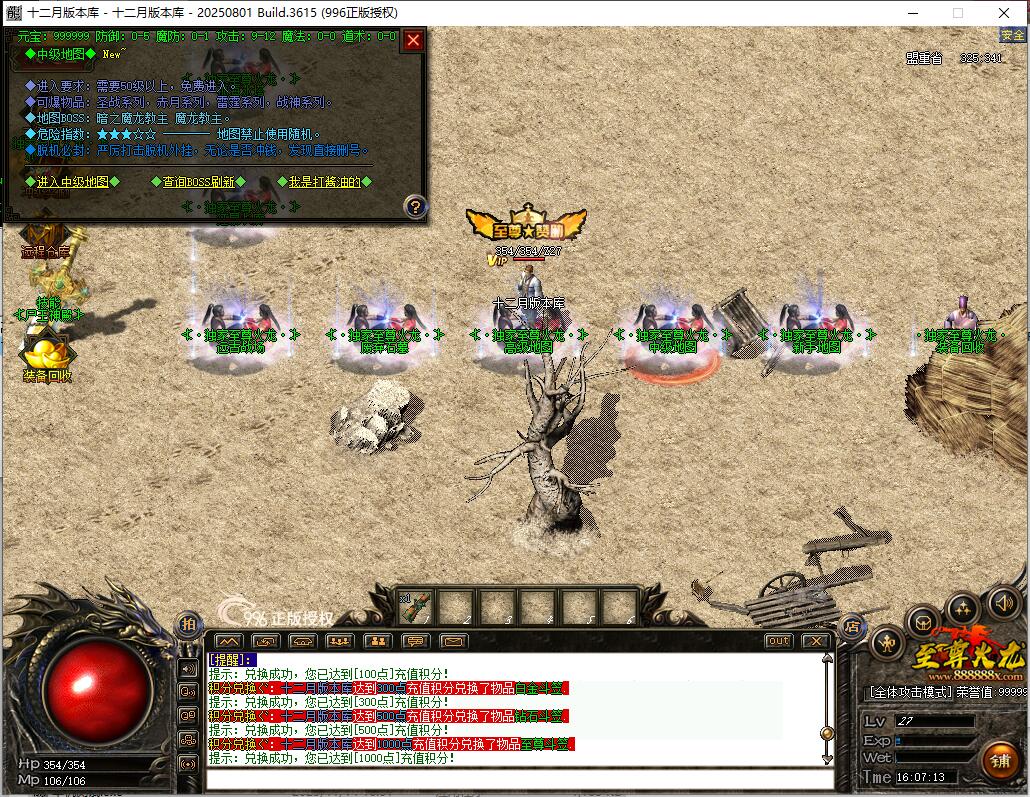The height and width of the screenshot is (797, 1030).
Task: Switch the 全体攻击模式 attack mode label
Action: [x=907, y=691]
